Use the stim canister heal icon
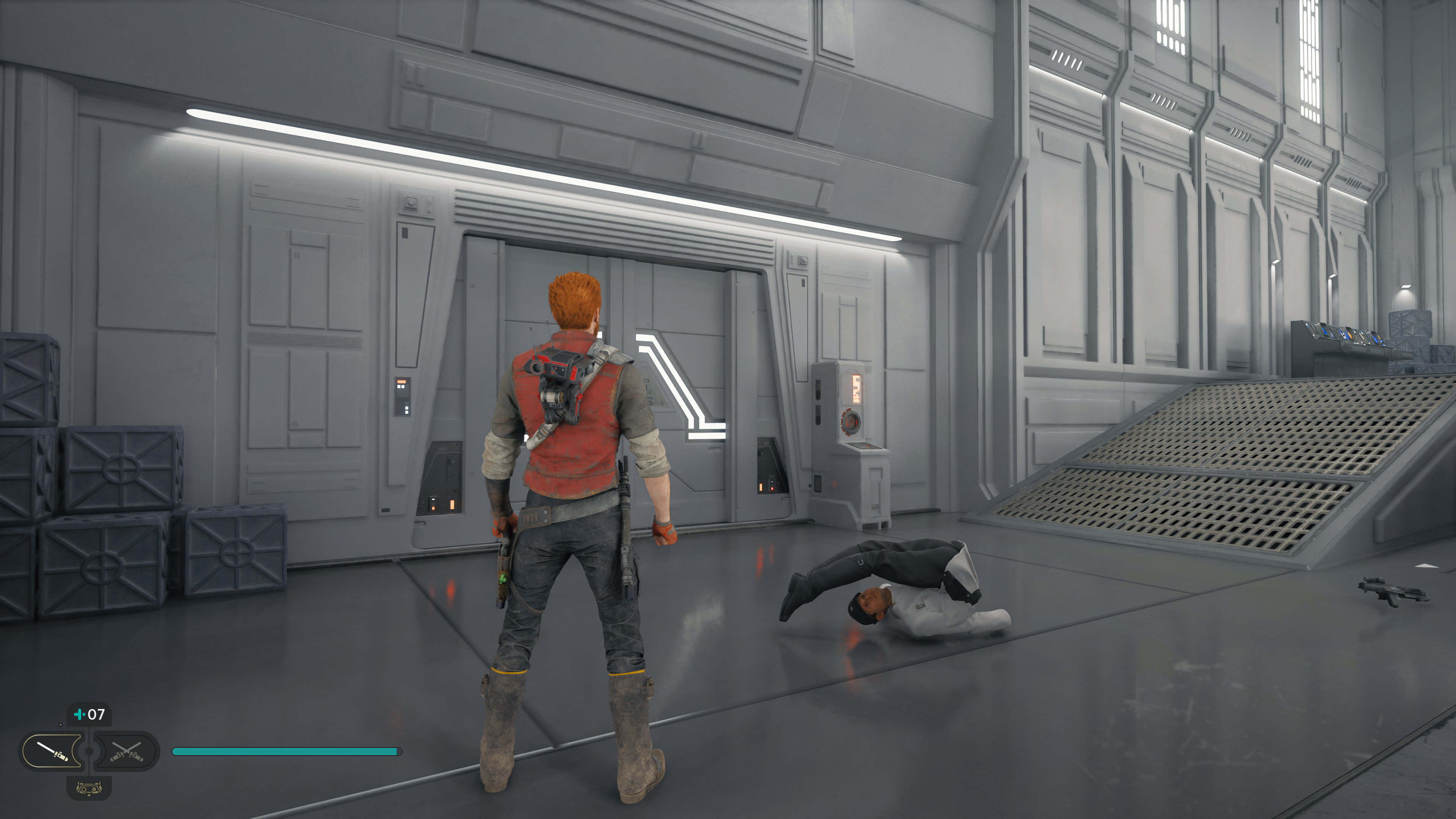The width and height of the screenshot is (1456, 819). tap(80, 714)
